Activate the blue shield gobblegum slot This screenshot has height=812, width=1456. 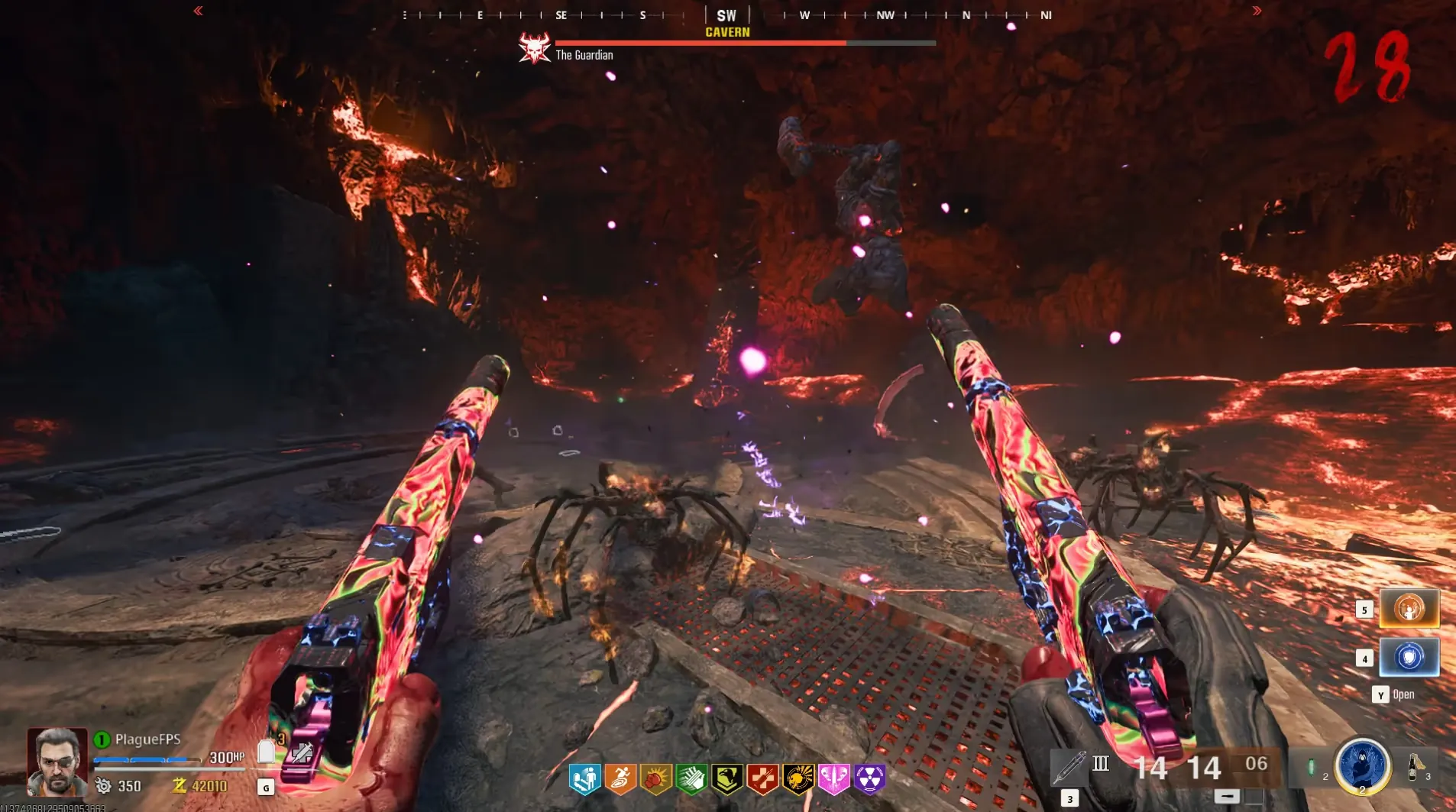tap(1409, 658)
